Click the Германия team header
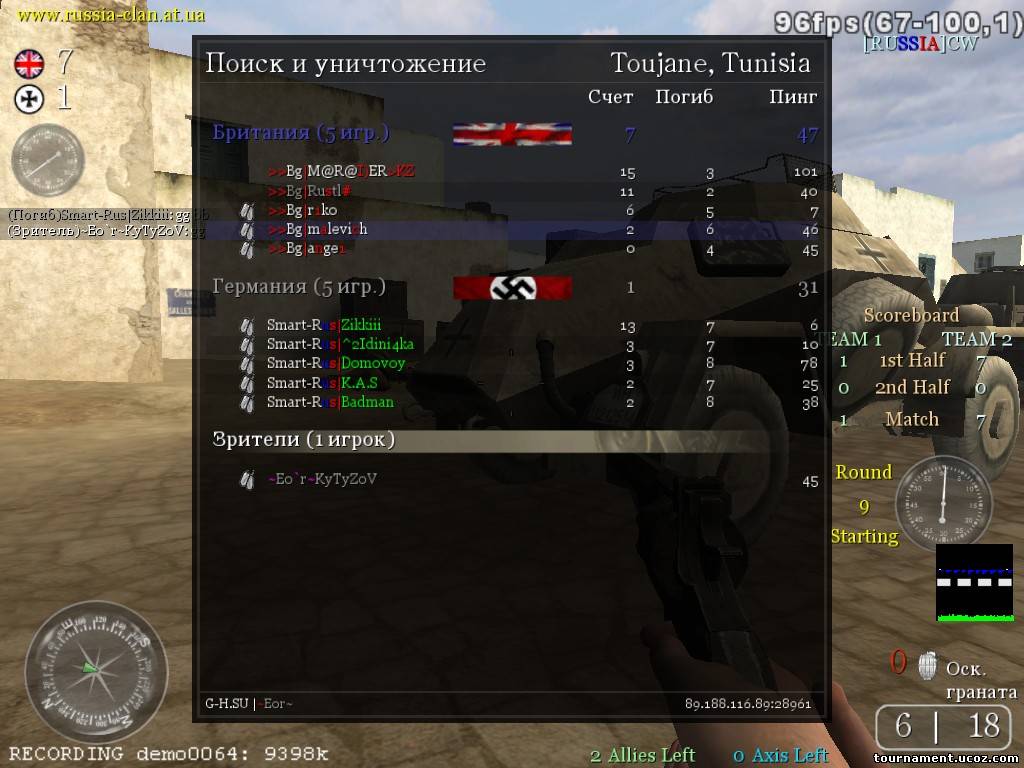The width and height of the screenshot is (1024, 768). coord(299,287)
